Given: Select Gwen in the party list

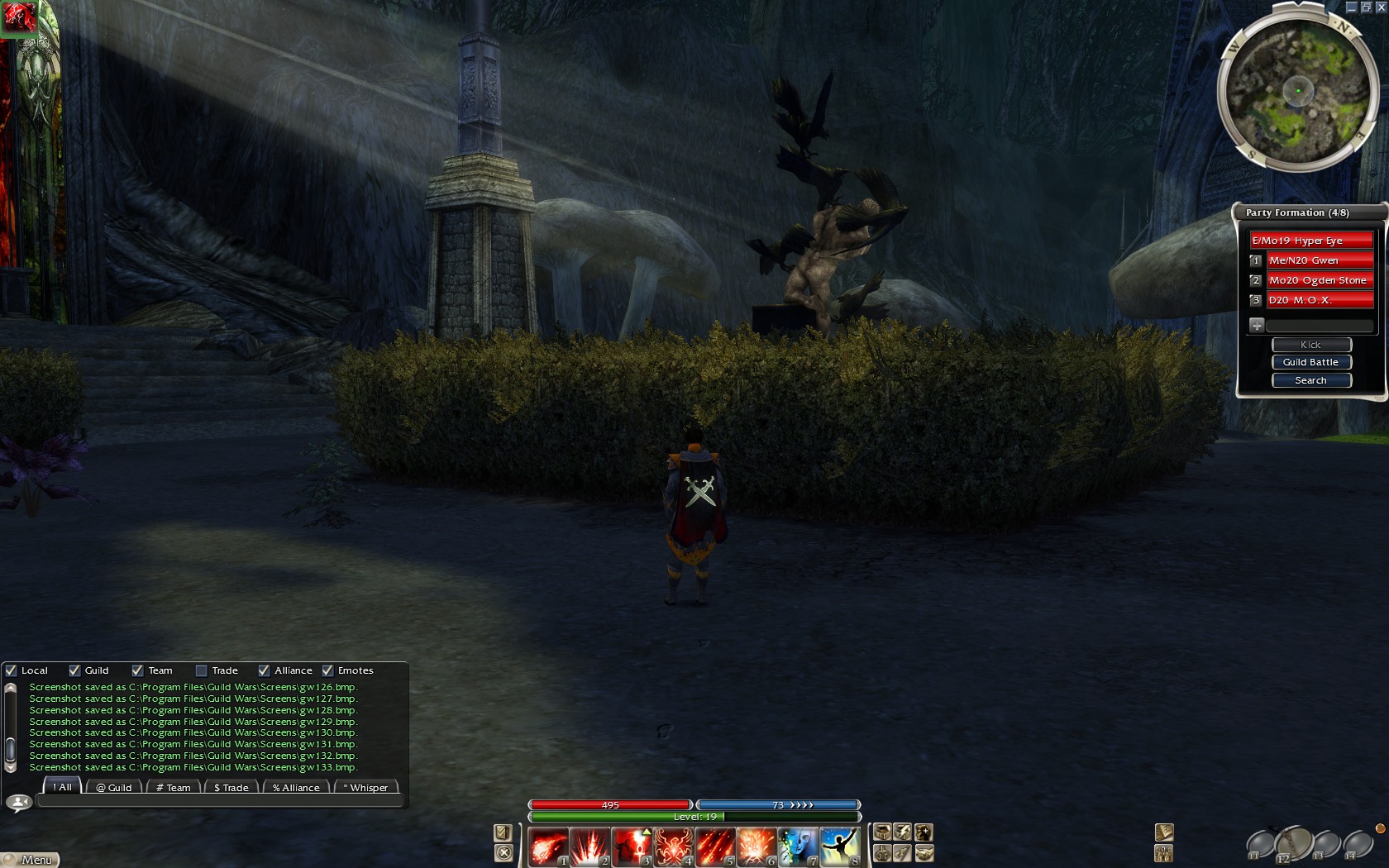Looking at the screenshot, I should click(x=1320, y=260).
